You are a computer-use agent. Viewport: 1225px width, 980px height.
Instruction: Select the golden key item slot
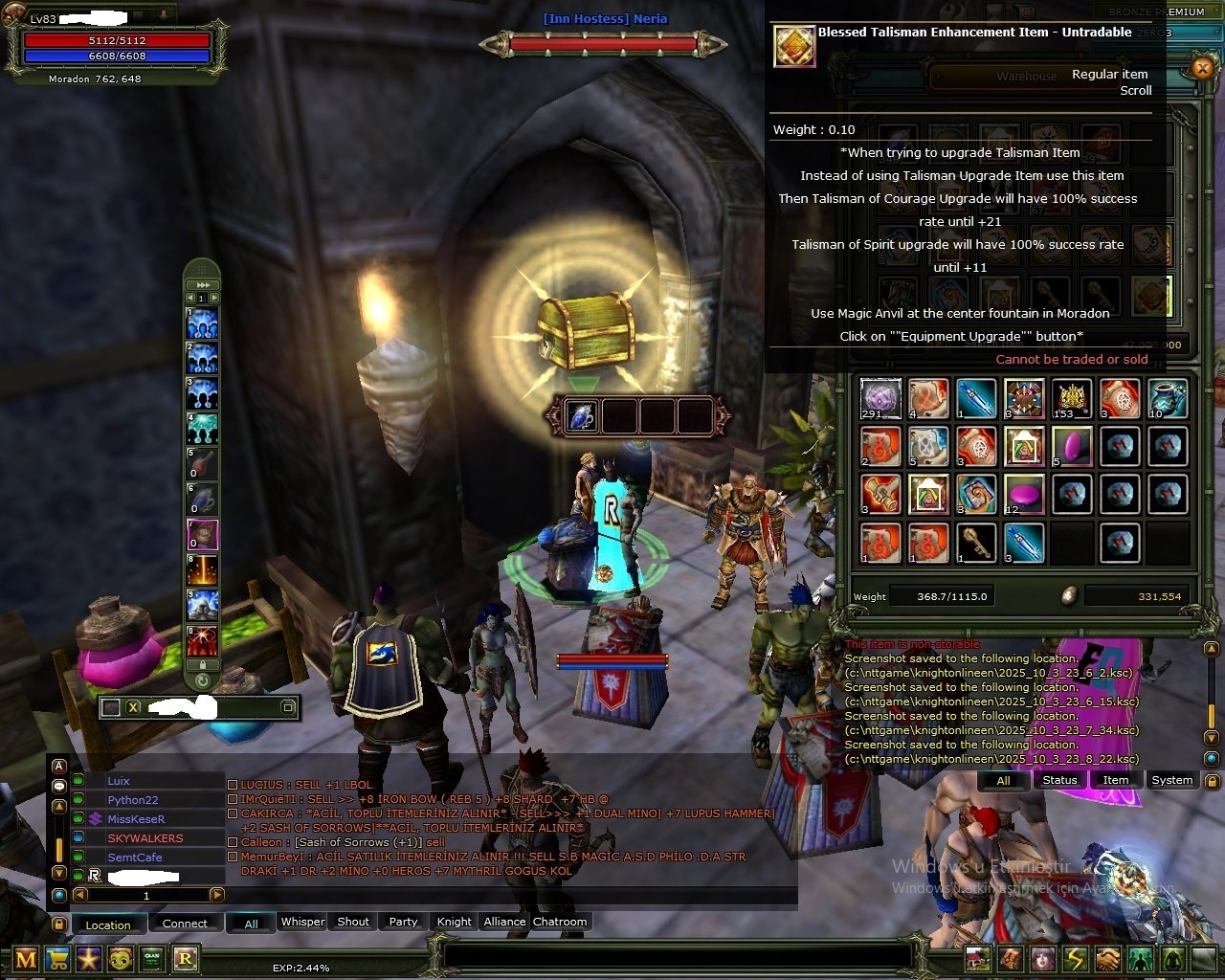pyautogui.click(x=975, y=543)
